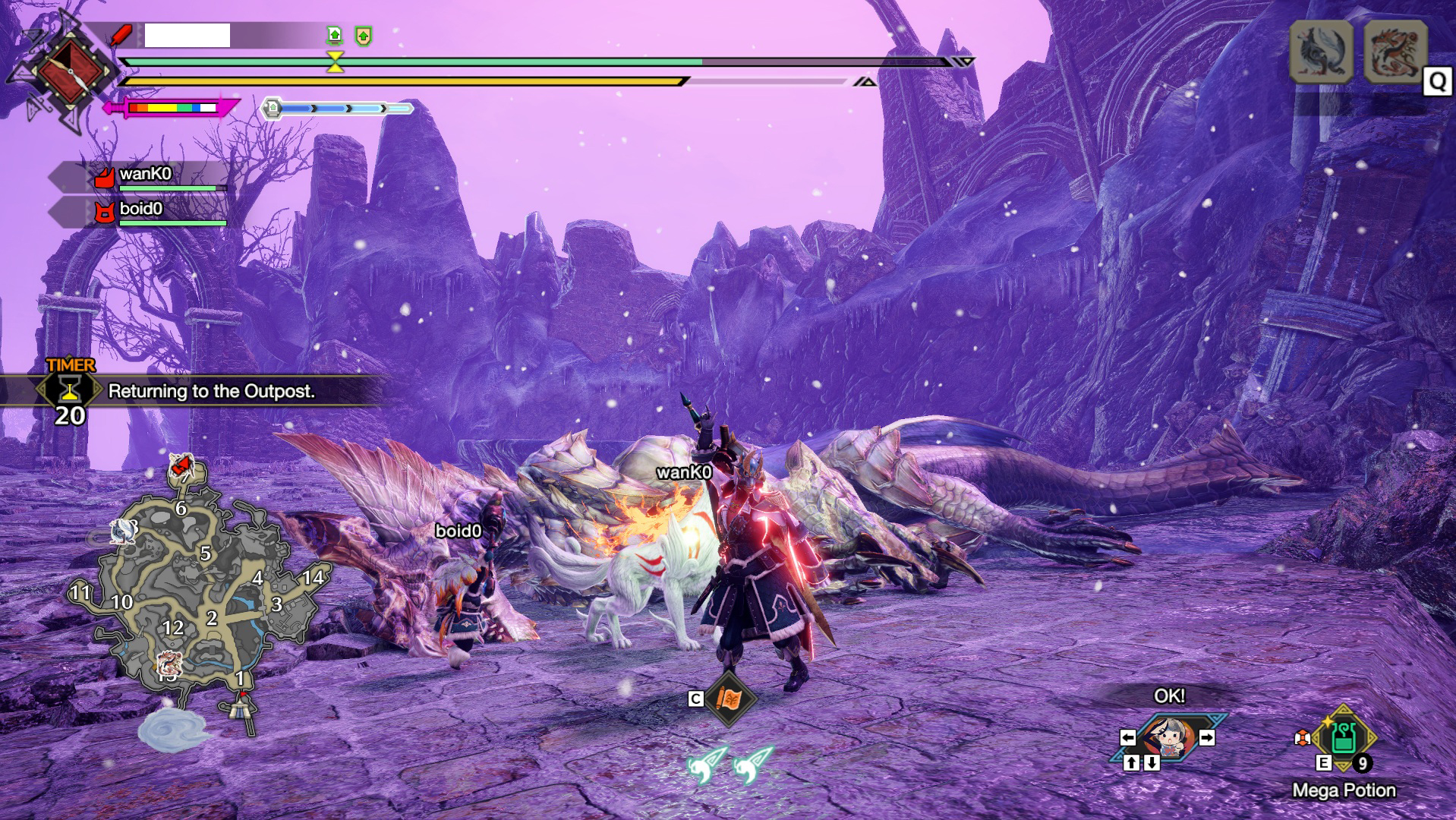
Task: Click the white monster marker on minimap
Action: point(123,531)
